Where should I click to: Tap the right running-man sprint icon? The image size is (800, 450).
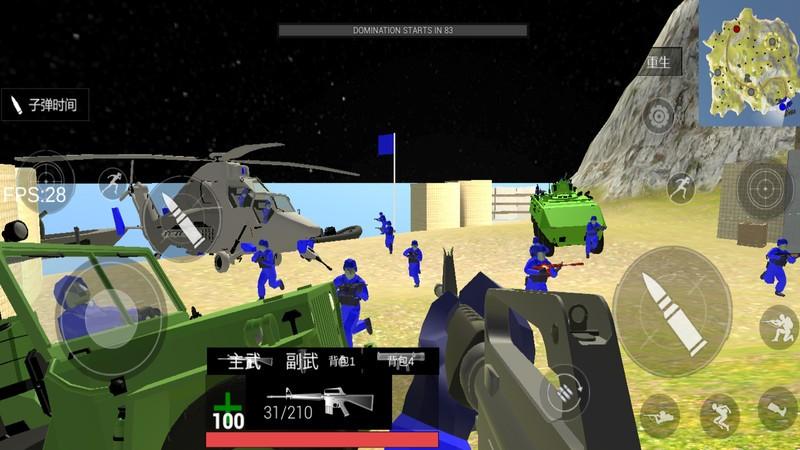680,187
